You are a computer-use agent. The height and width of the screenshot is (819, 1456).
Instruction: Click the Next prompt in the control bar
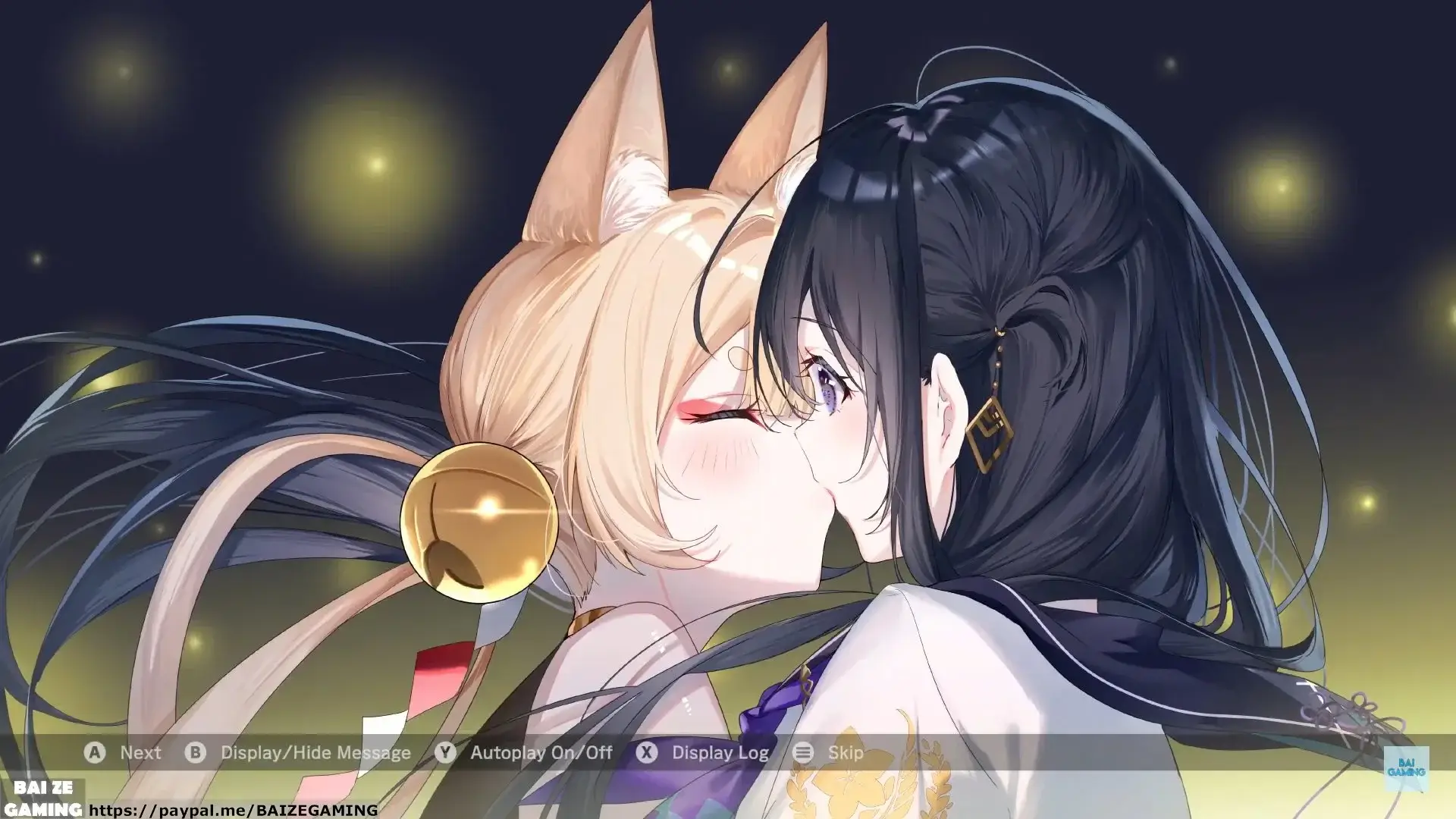140,753
